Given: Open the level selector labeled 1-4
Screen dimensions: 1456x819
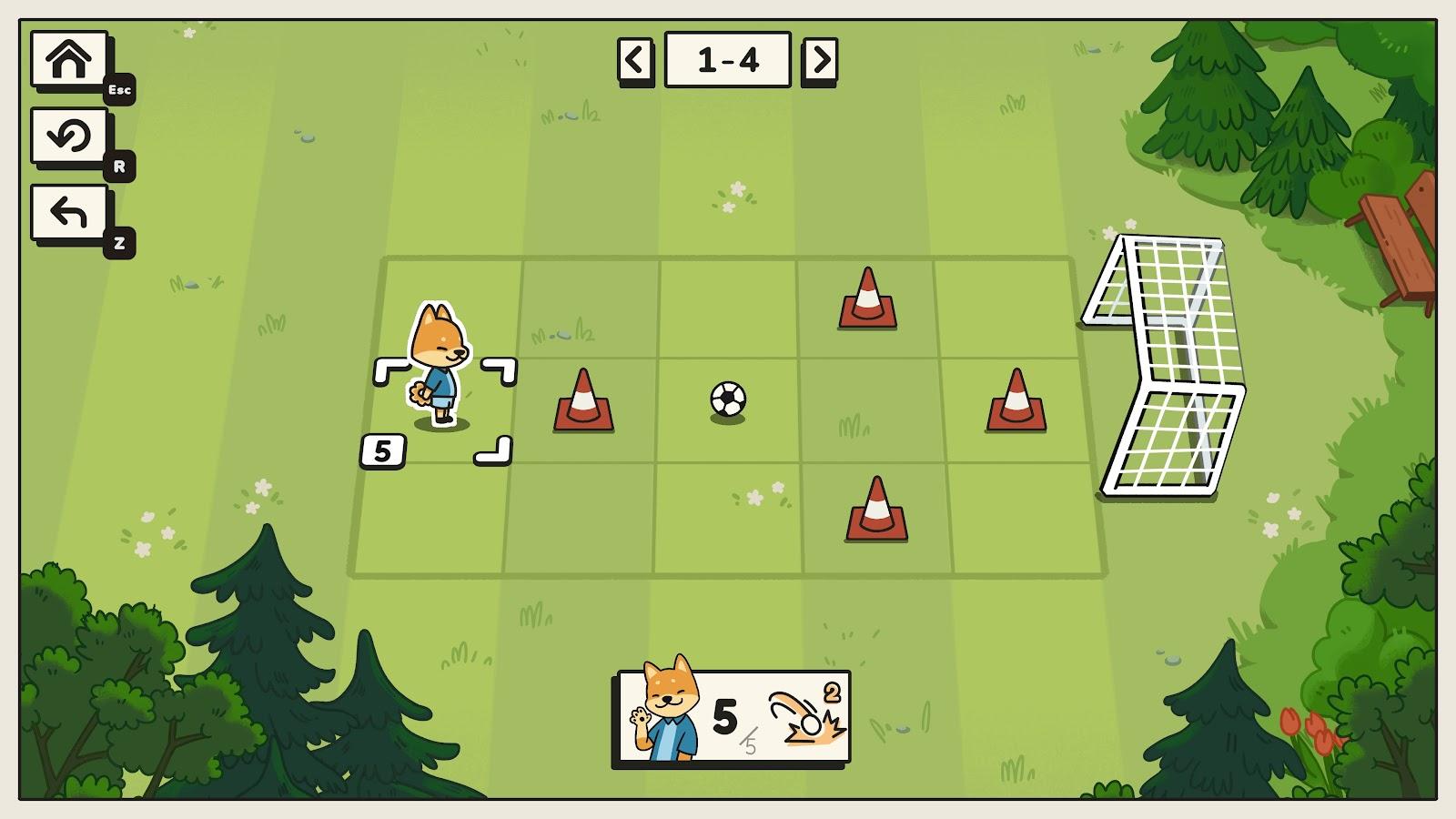Looking at the screenshot, I should coord(729,58).
